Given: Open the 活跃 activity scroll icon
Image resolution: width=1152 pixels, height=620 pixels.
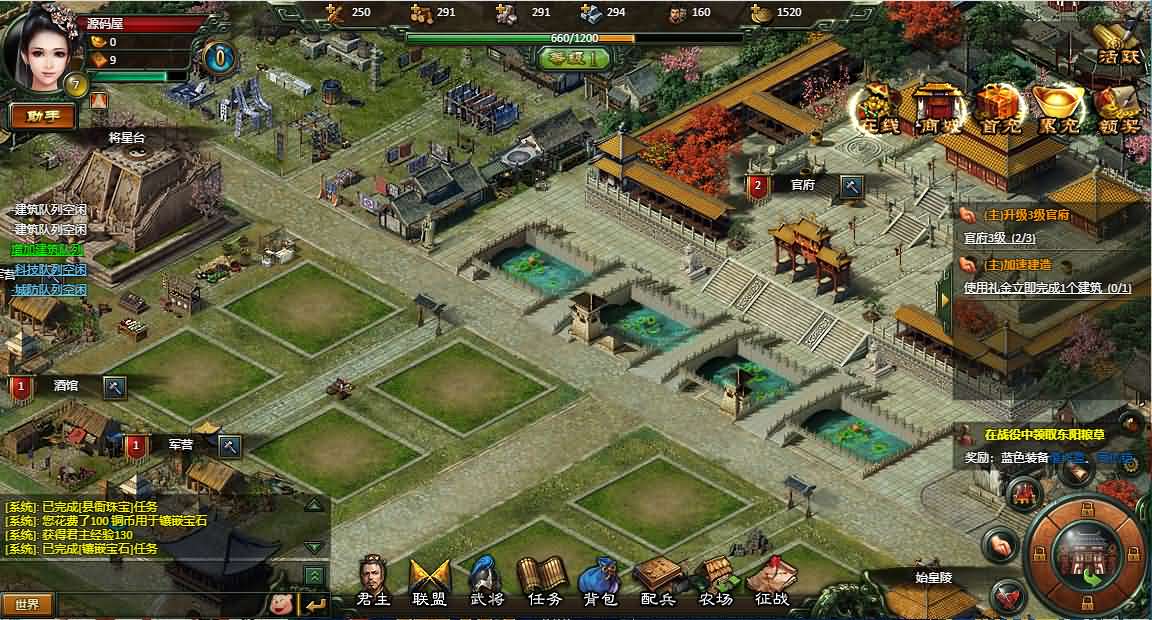Looking at the screenshot, I should 1116,44.
